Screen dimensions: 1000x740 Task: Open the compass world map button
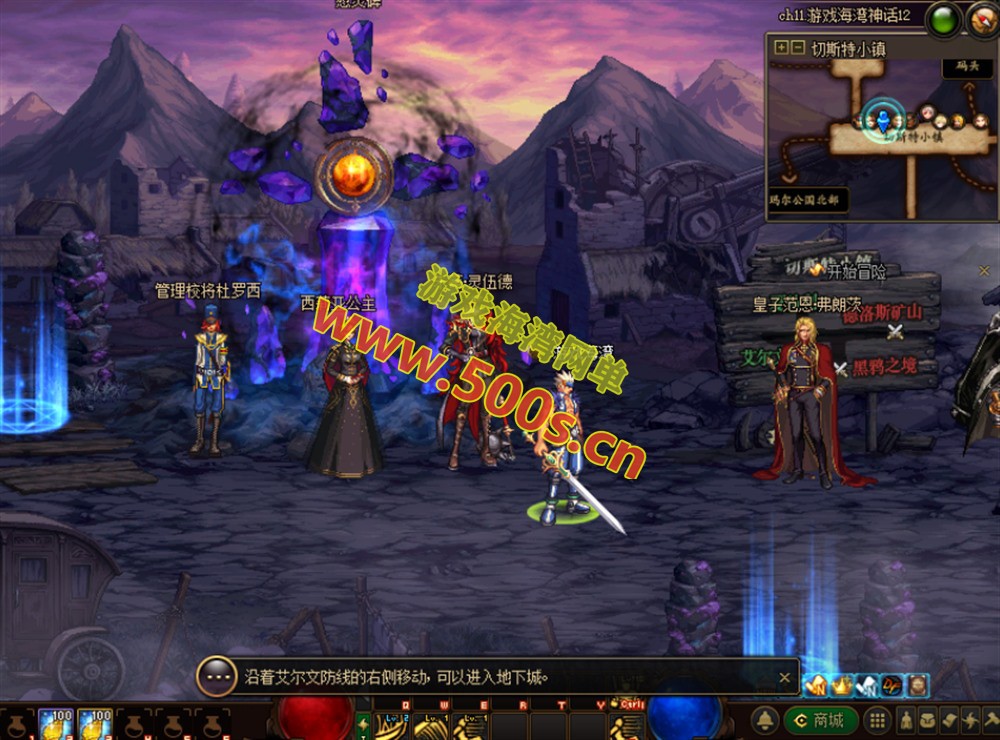(983, 20)
